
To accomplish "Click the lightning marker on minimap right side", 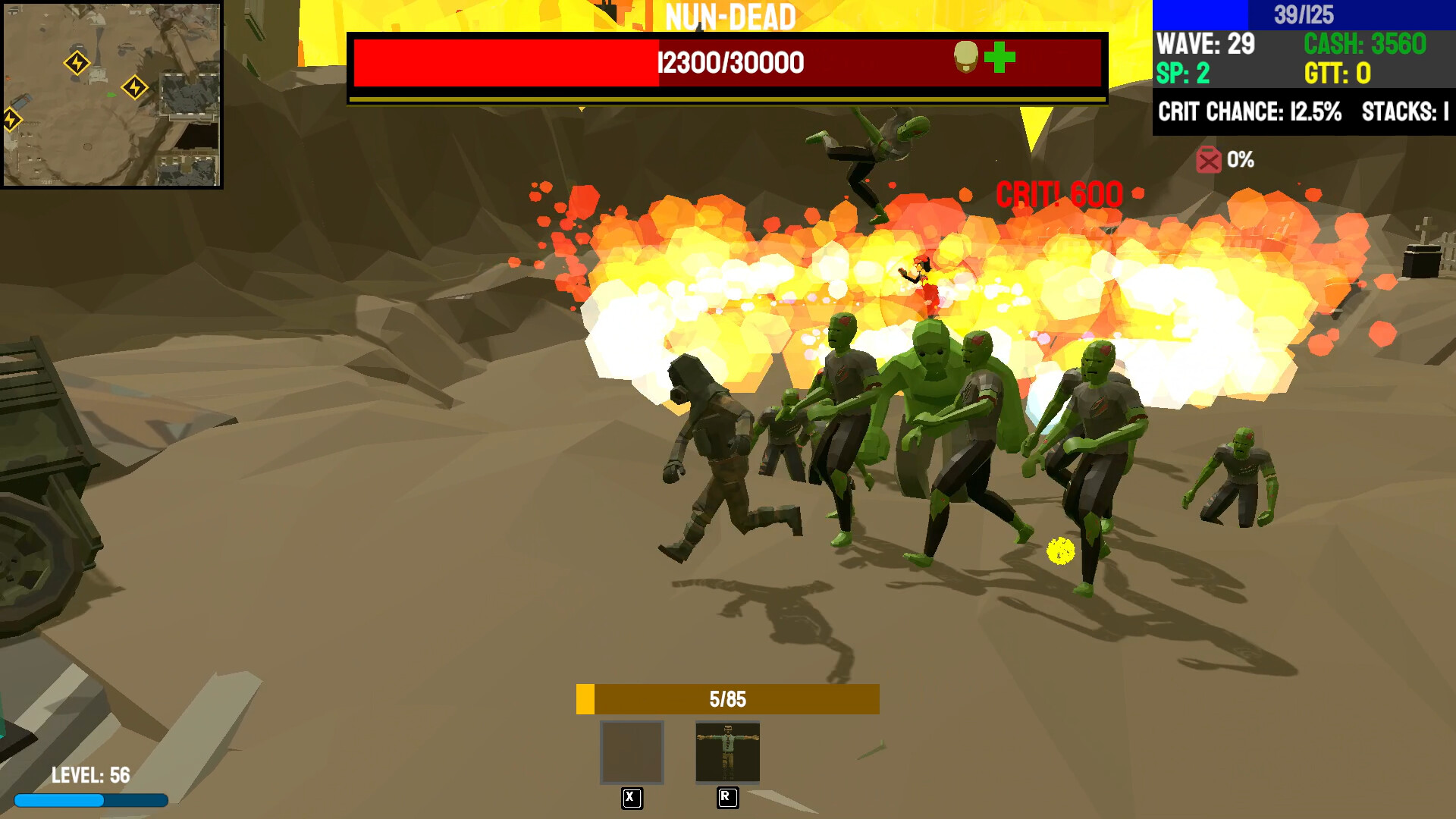I will [136, 87].
